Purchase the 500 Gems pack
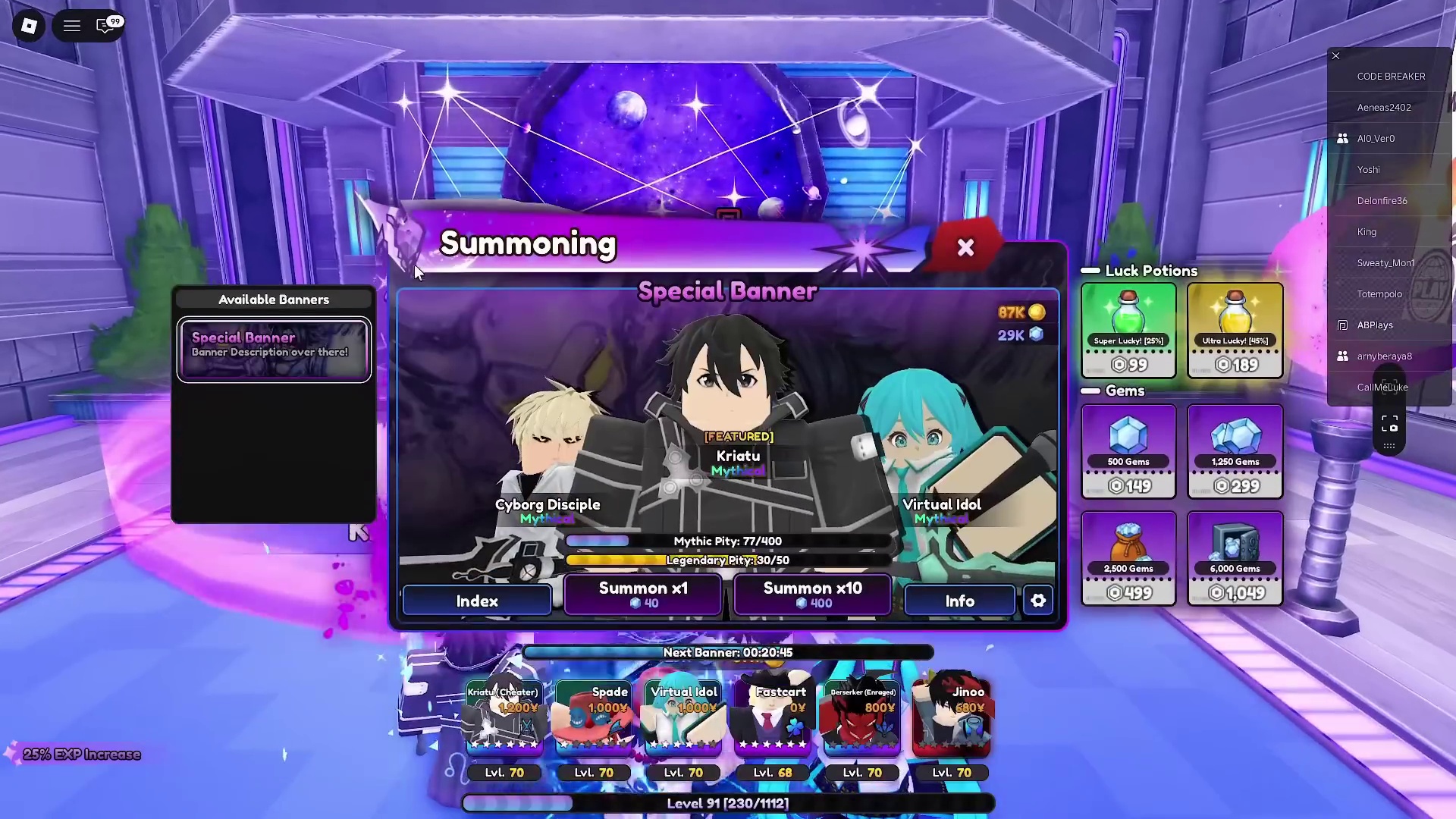This screenshot has height=819, width=1456. pos(1128,452)
